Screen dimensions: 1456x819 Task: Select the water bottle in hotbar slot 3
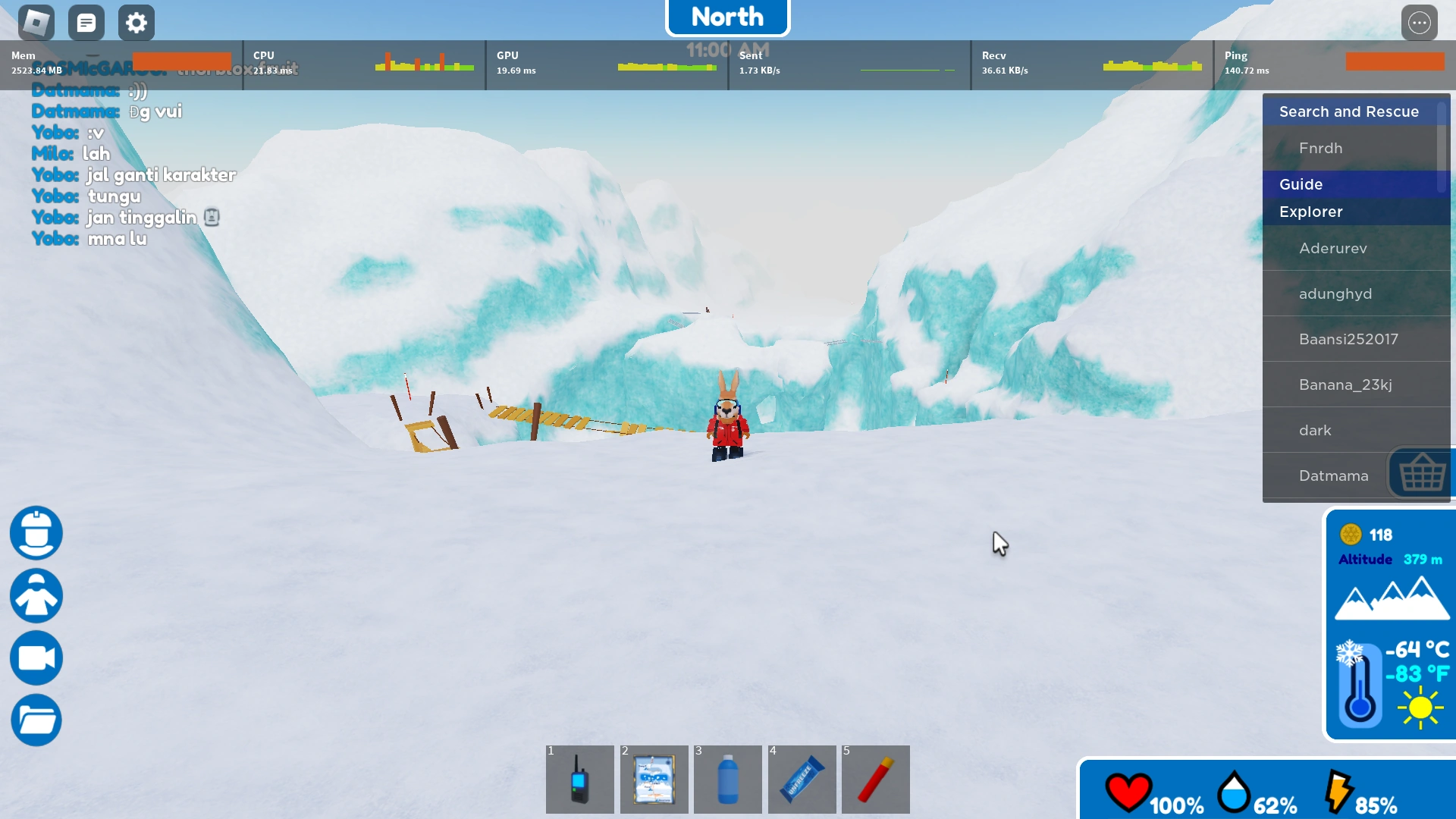[728, 780]
